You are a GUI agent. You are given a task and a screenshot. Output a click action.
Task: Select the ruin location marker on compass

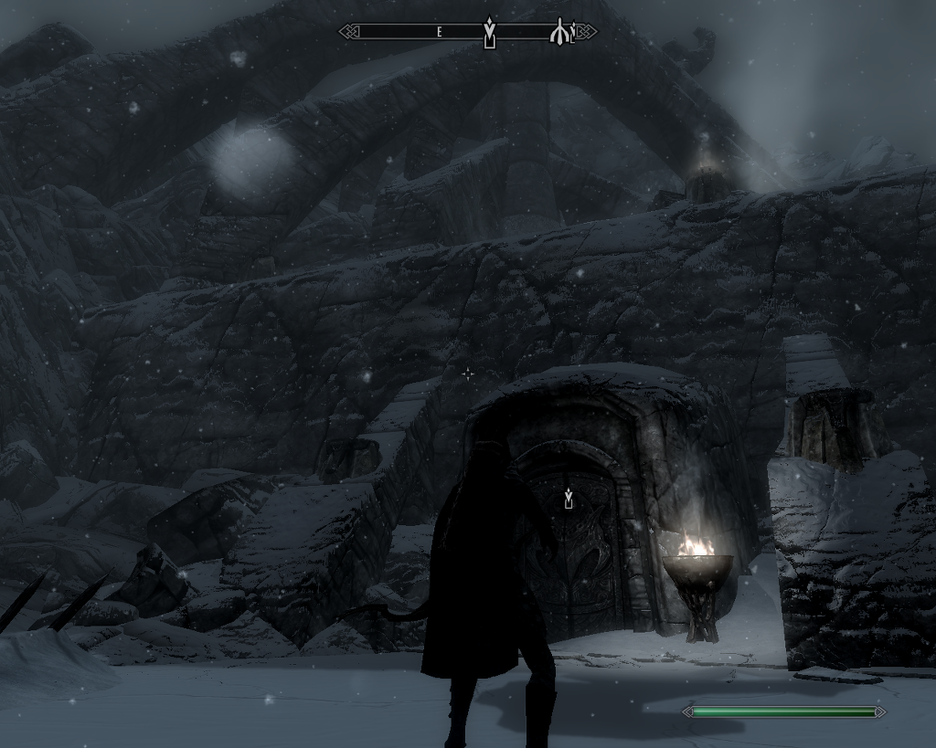coord(560,32)
